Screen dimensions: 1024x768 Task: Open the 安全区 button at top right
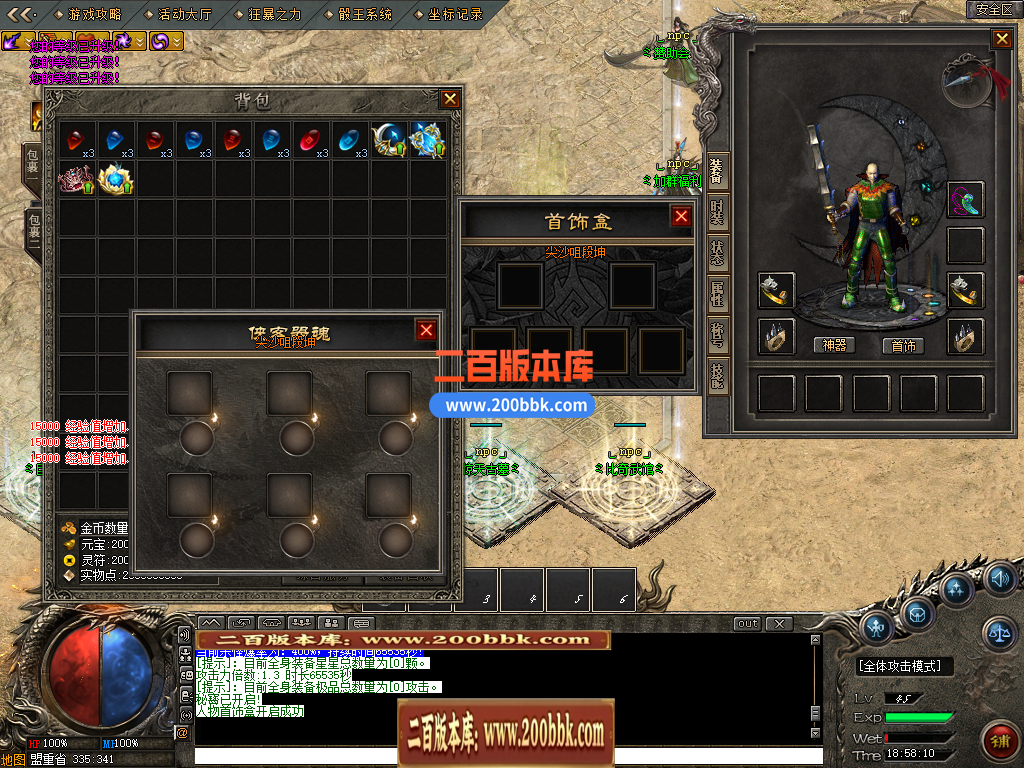(994, 9)
